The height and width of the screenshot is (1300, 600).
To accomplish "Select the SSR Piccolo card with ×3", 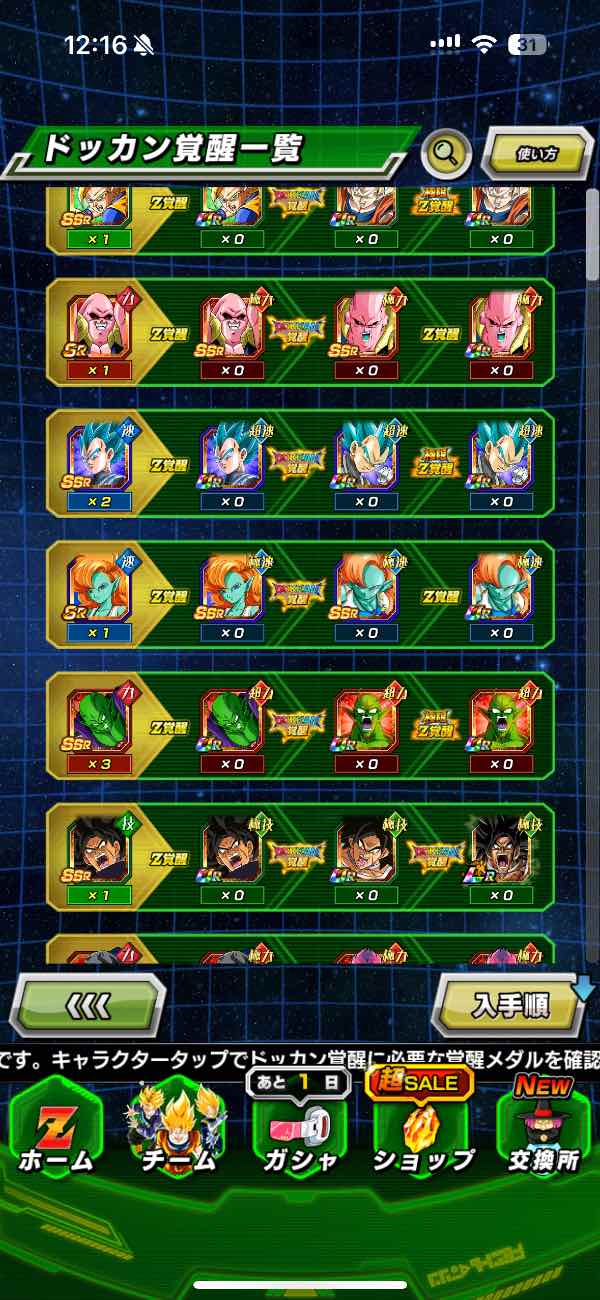I will (98, 720).
